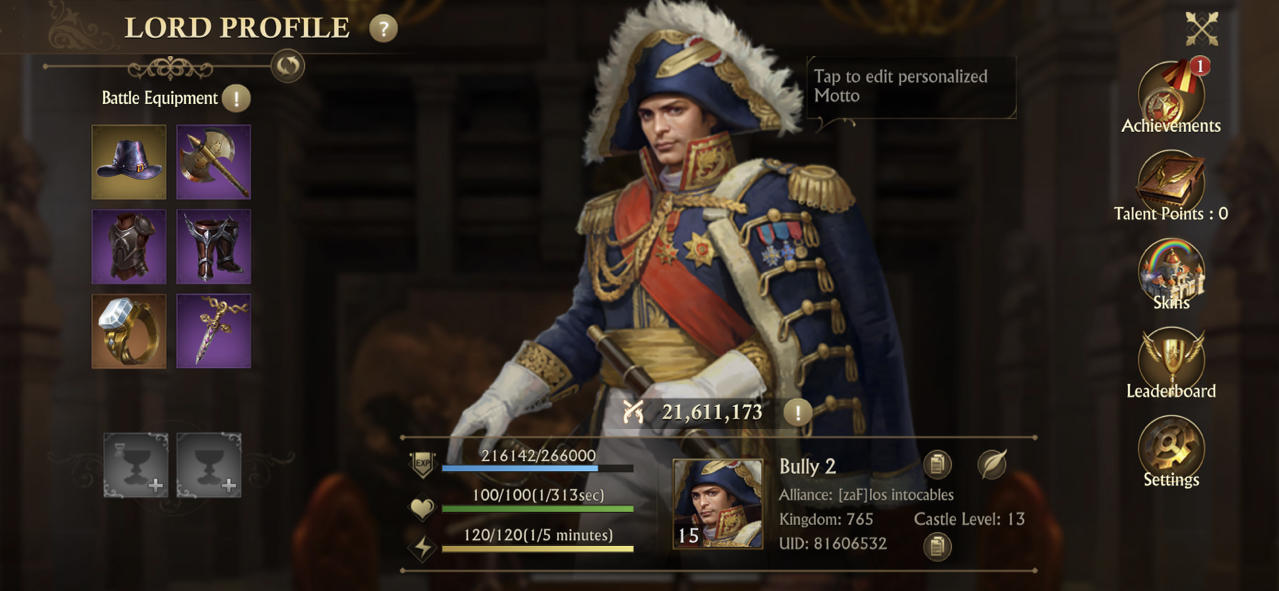Copy the lord name Bully 2
Image resolution: width=1279 pixels, height=591 pixels.
pos(937,465)
